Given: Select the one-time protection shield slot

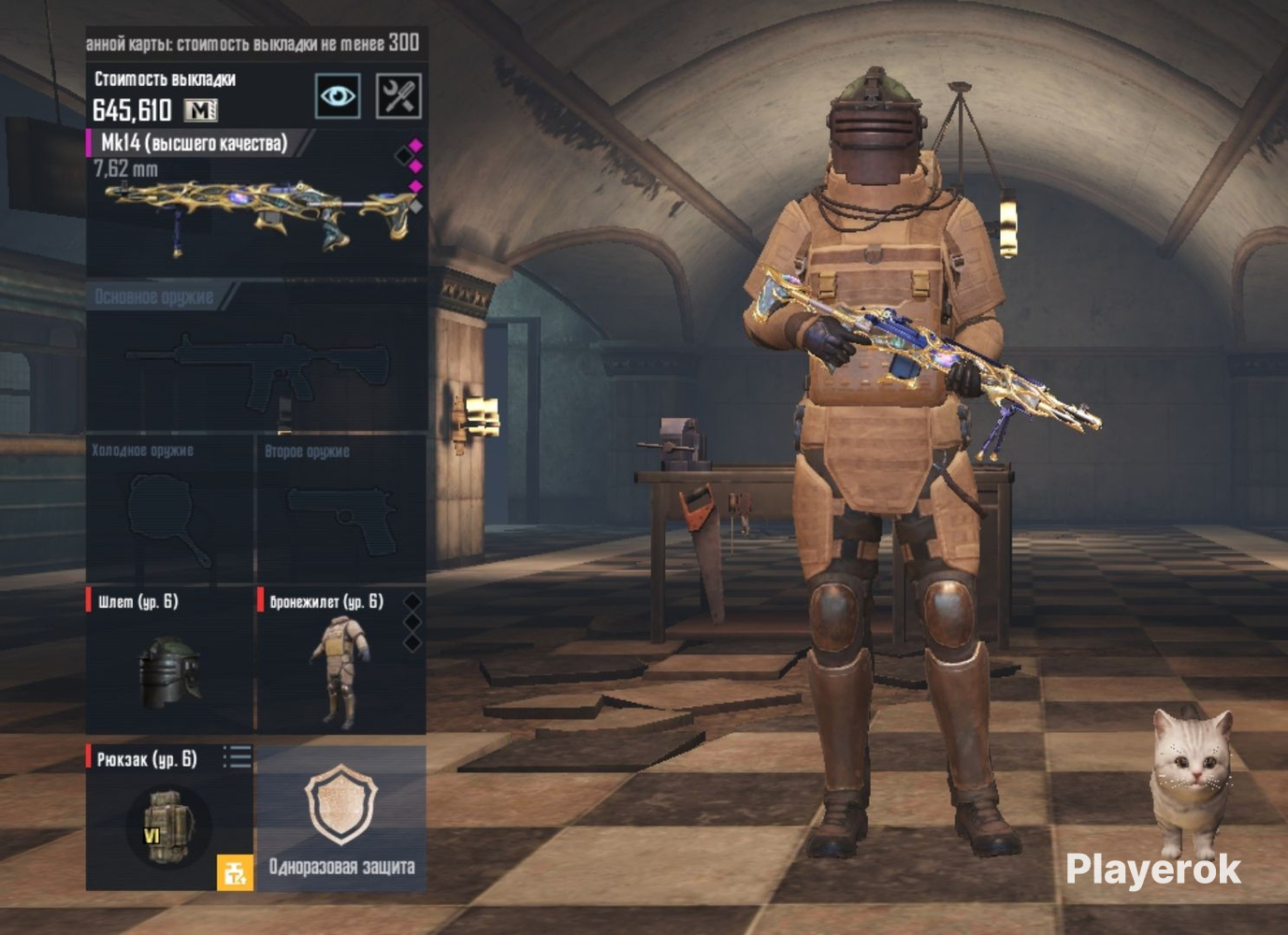Looking at the screenshot, I should (341, 818).
